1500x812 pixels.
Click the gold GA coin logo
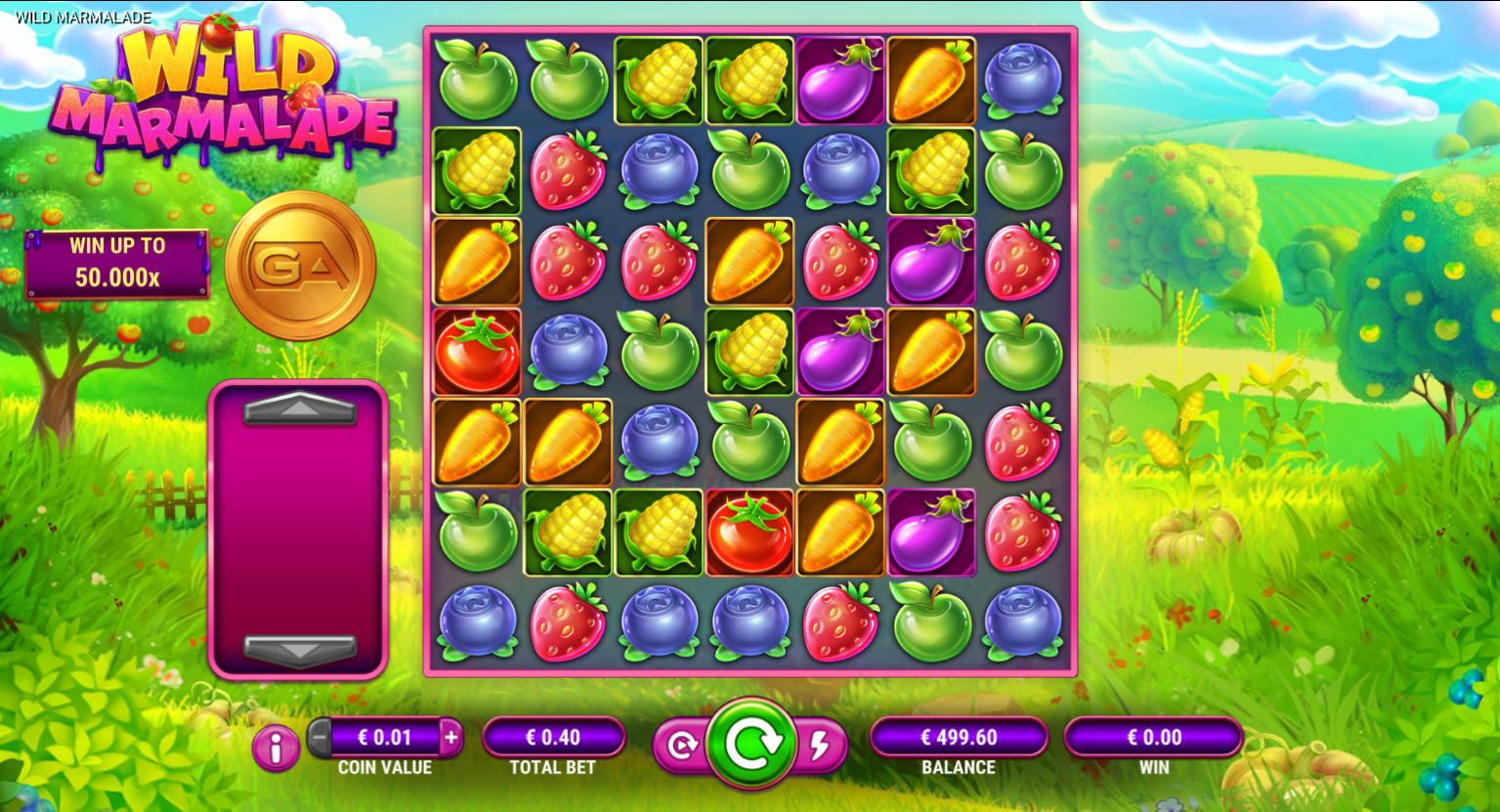[x=300, y=266]
